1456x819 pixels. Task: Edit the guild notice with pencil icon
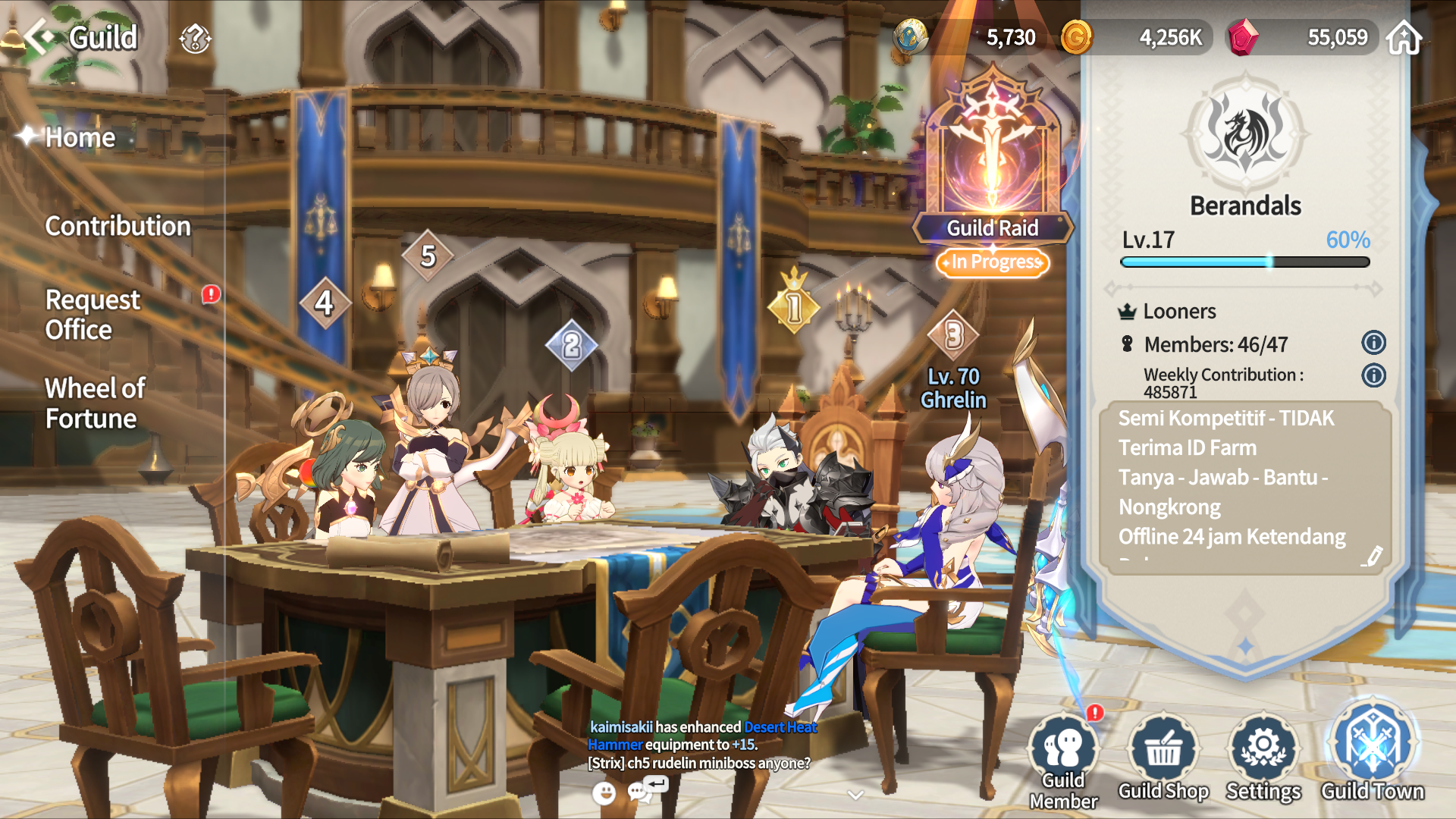(1371, 557)
